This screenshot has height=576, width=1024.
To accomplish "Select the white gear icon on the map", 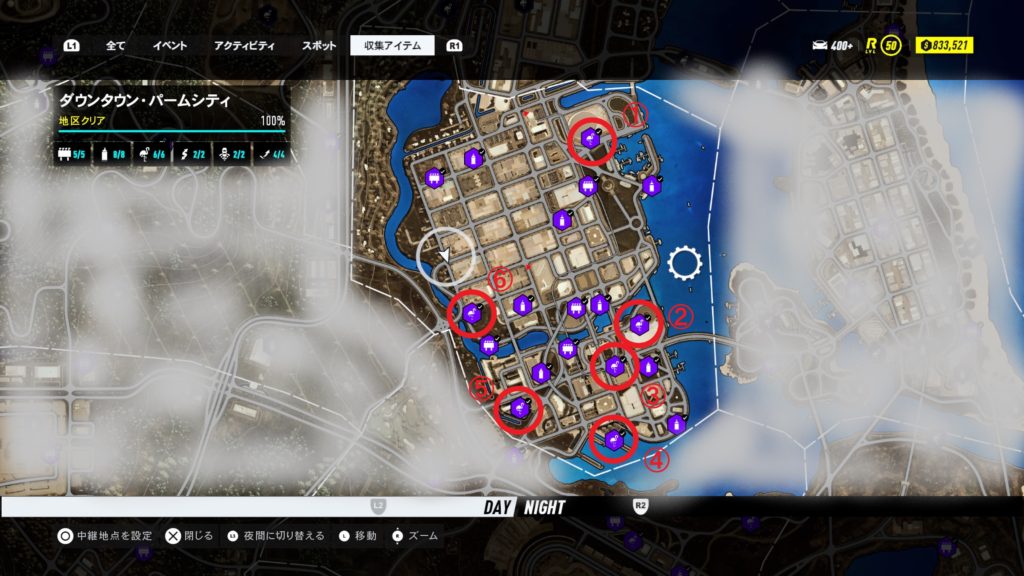I will pos(685,264).
